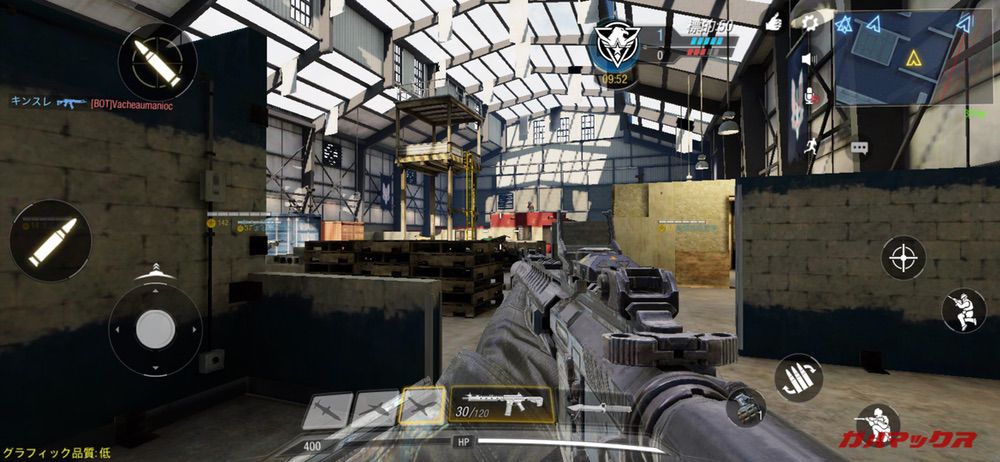The height and width of the screenshot is (462, 1000).
Task: Tap the left-side bullet fire button
Action: pyautogui.click(x=50, y=241)
